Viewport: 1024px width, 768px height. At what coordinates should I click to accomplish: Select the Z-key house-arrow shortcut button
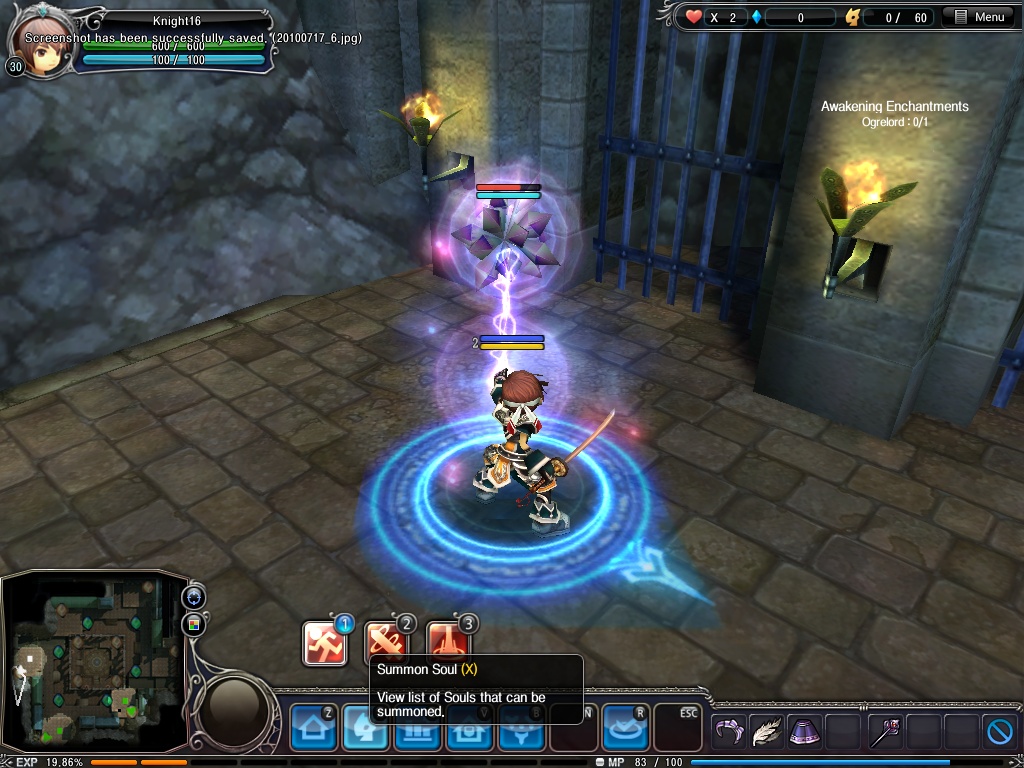click(x=313, y=727)
